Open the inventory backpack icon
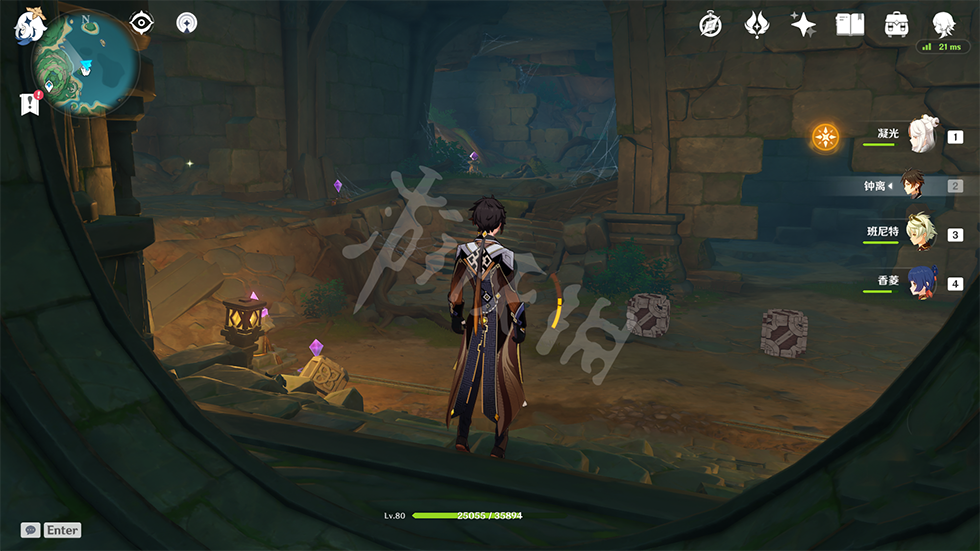Screen dimensions: 980x551 [896, 25]
